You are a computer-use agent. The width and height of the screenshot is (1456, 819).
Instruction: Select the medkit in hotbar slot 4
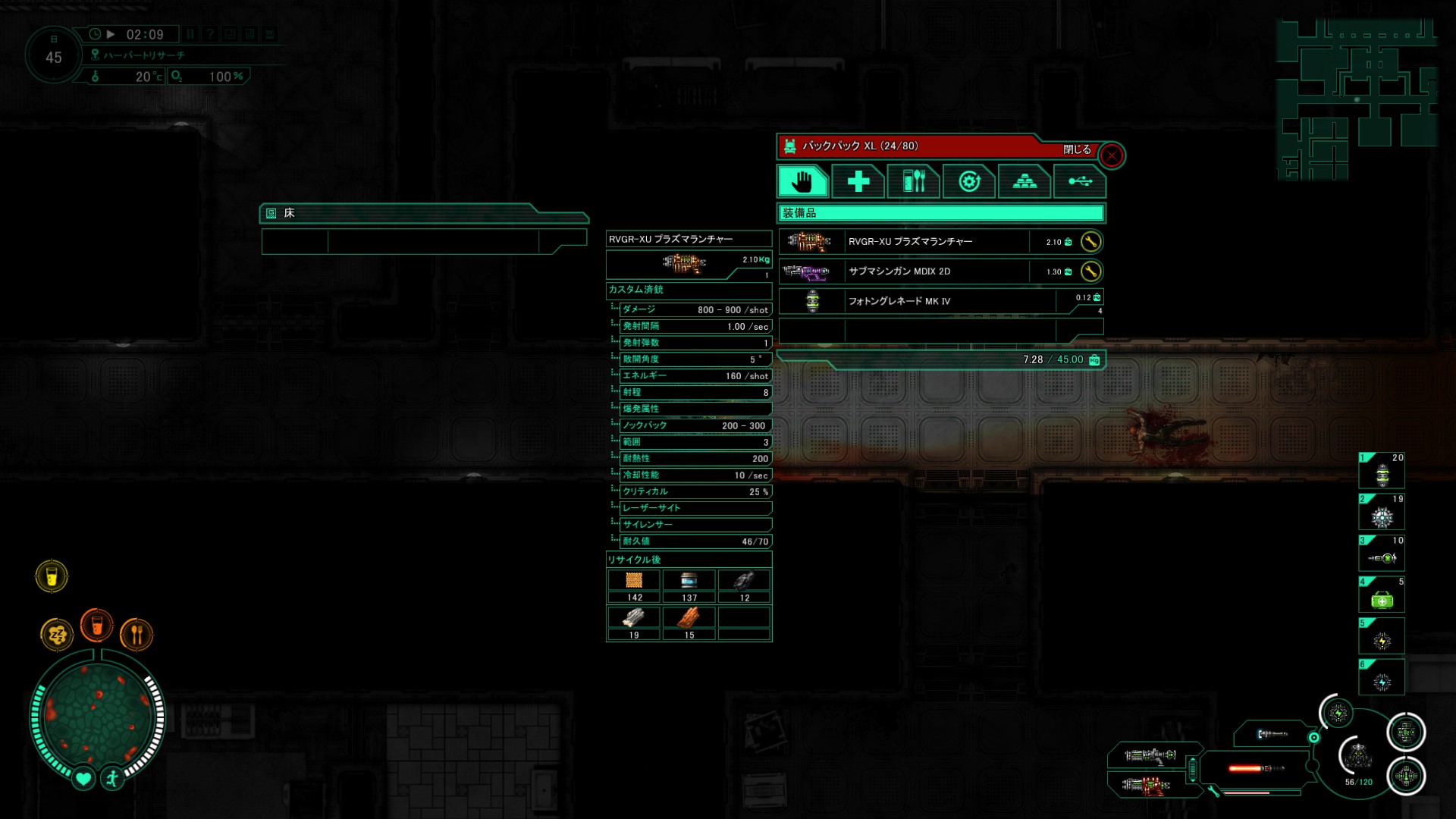pyautogui.click(x=1382, y=594)
